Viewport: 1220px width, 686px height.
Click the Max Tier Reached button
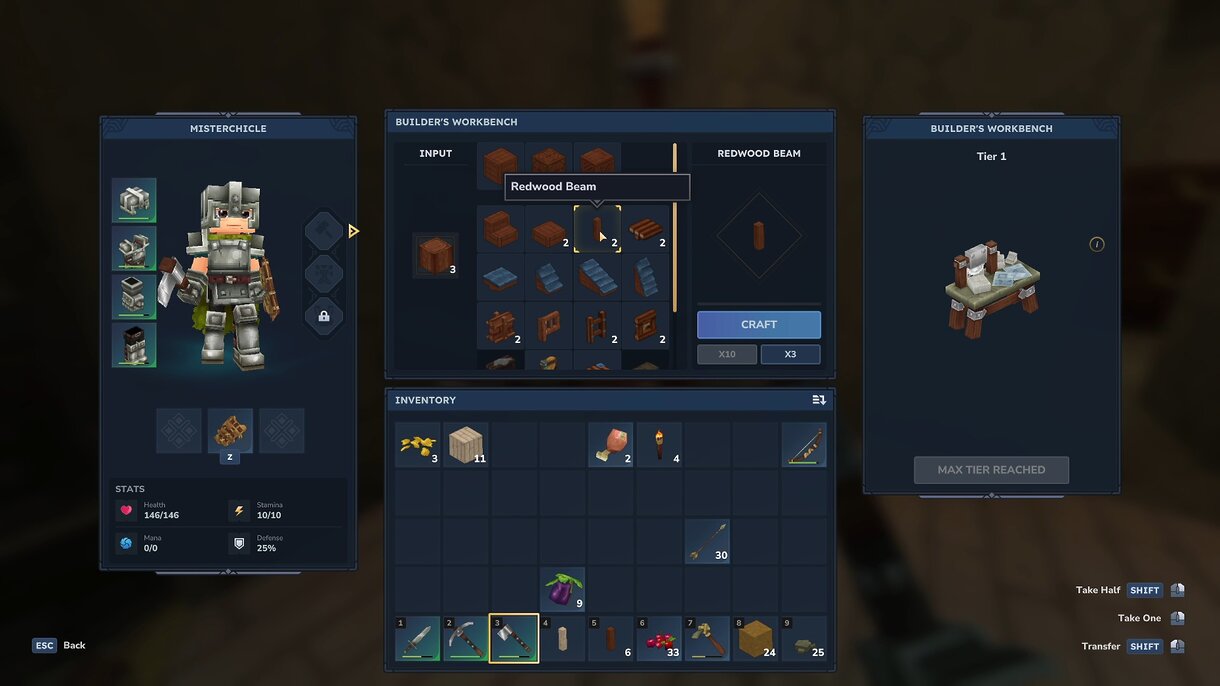click(991, 470)
